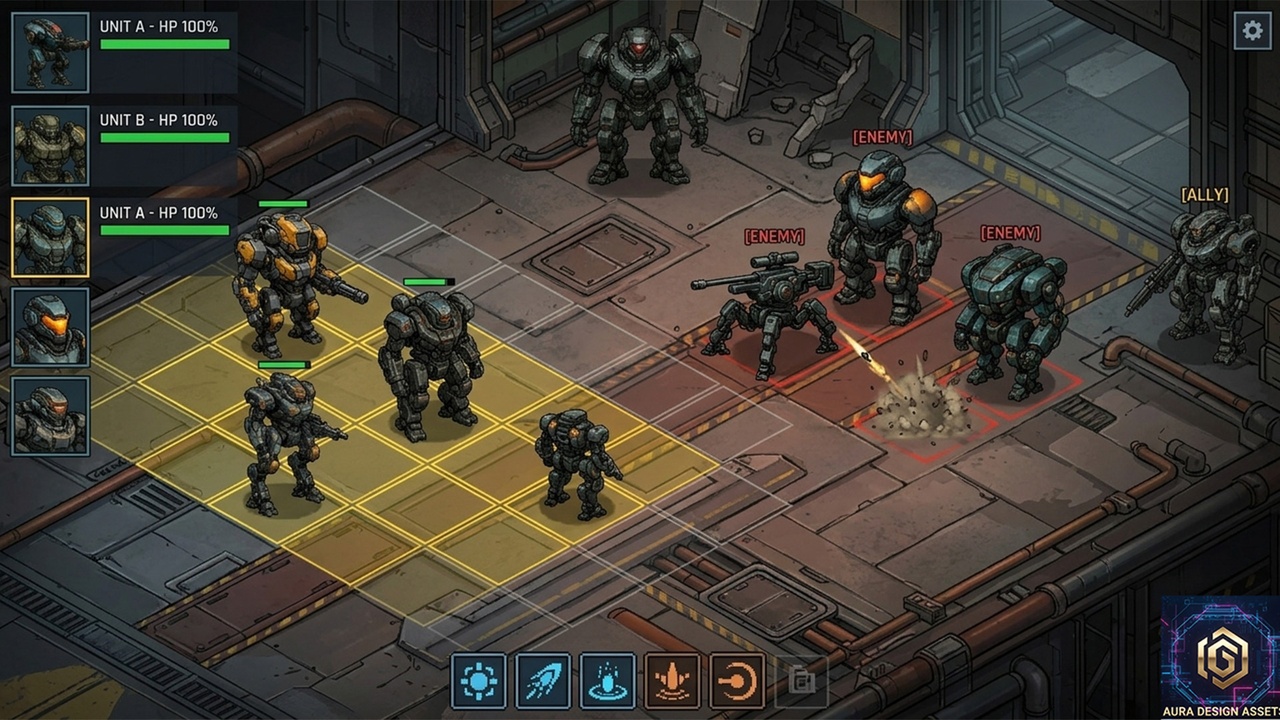Use the blue droplet splash ability

607,681
